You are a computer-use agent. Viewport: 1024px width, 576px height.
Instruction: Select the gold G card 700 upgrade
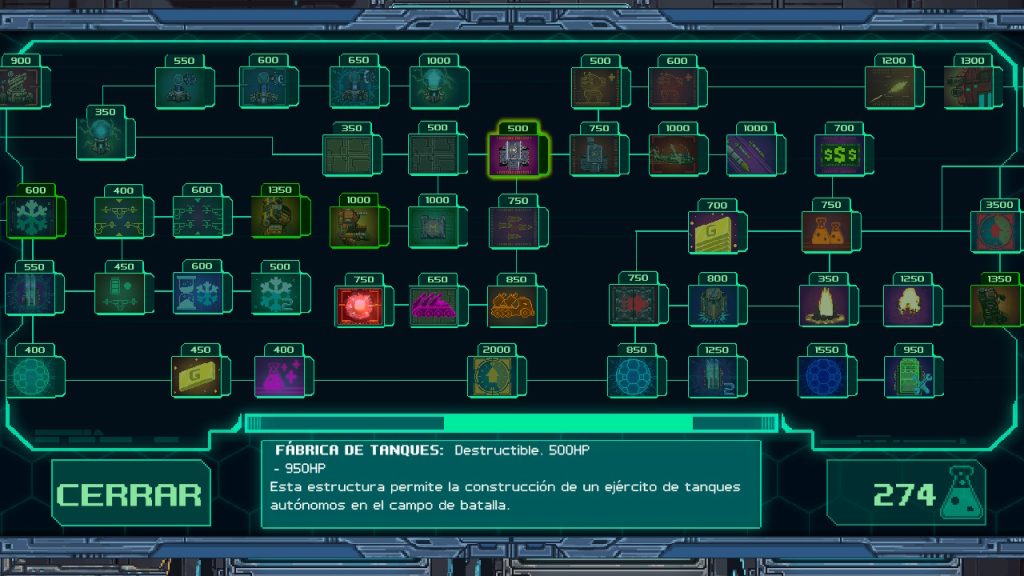click(716, 231)
